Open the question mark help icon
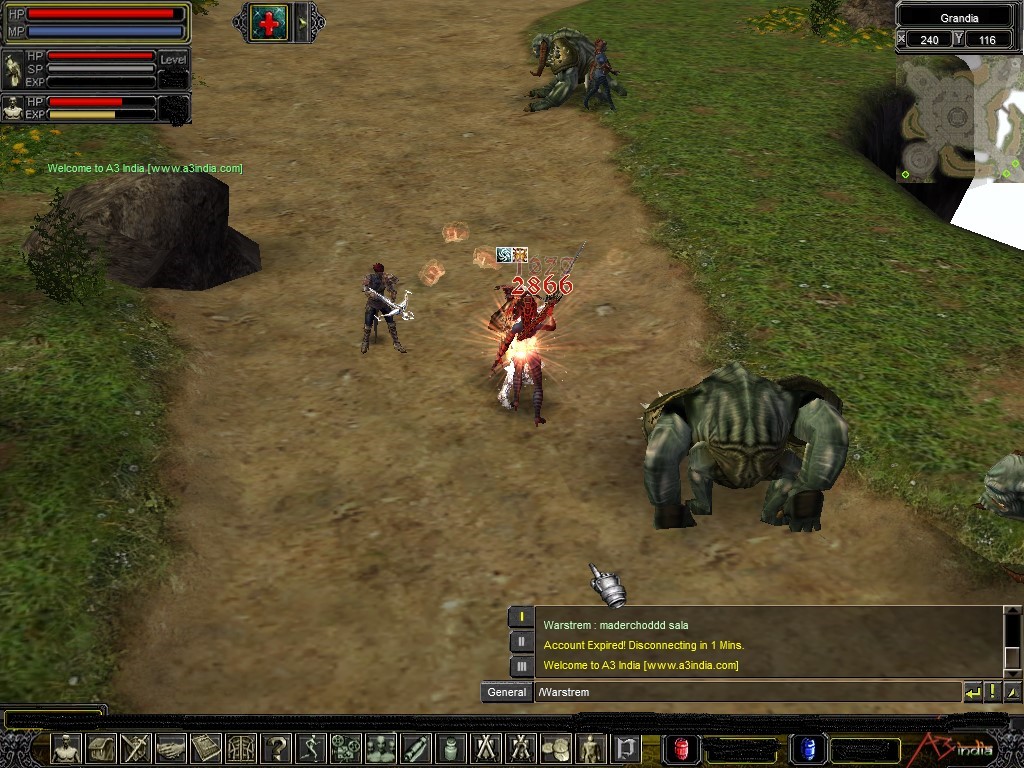Image resolution: width=1024 pixels, height=768 pixels. pyautogui.click(x=276, y=748)
